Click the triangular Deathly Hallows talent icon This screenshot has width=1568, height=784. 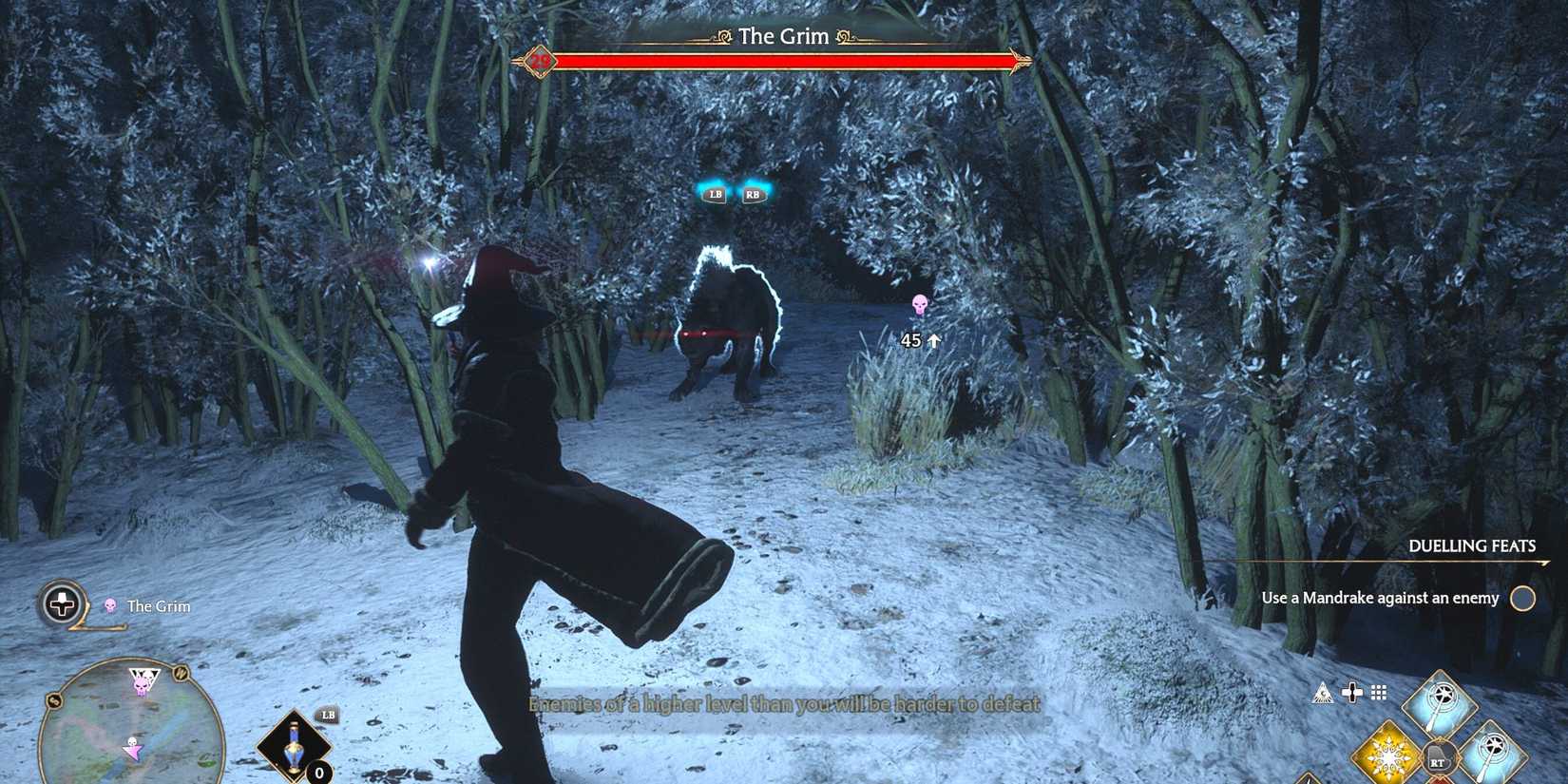1322,693
